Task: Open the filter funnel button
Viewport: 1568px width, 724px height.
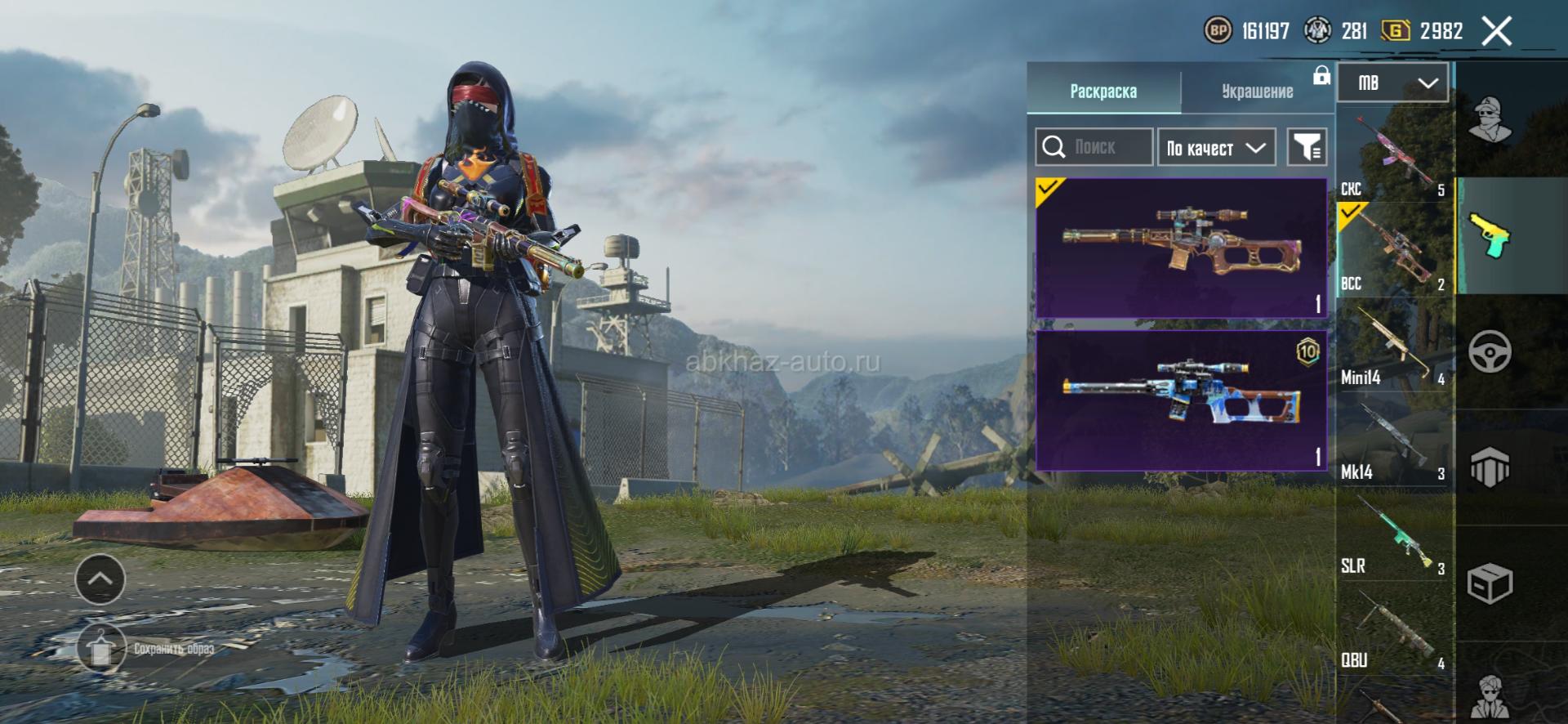Action: [1307, 147]
